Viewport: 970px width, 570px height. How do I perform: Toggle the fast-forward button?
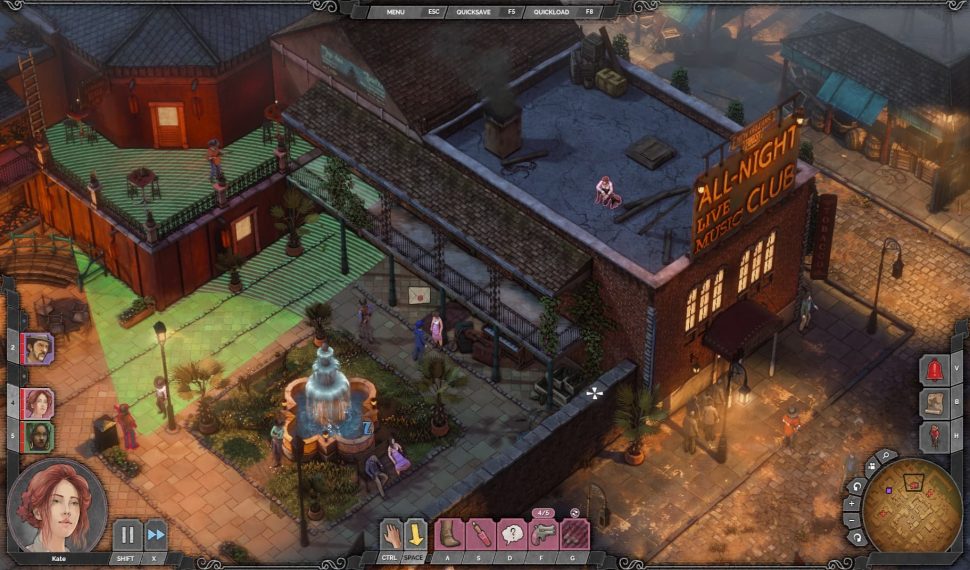pos(155,535)
